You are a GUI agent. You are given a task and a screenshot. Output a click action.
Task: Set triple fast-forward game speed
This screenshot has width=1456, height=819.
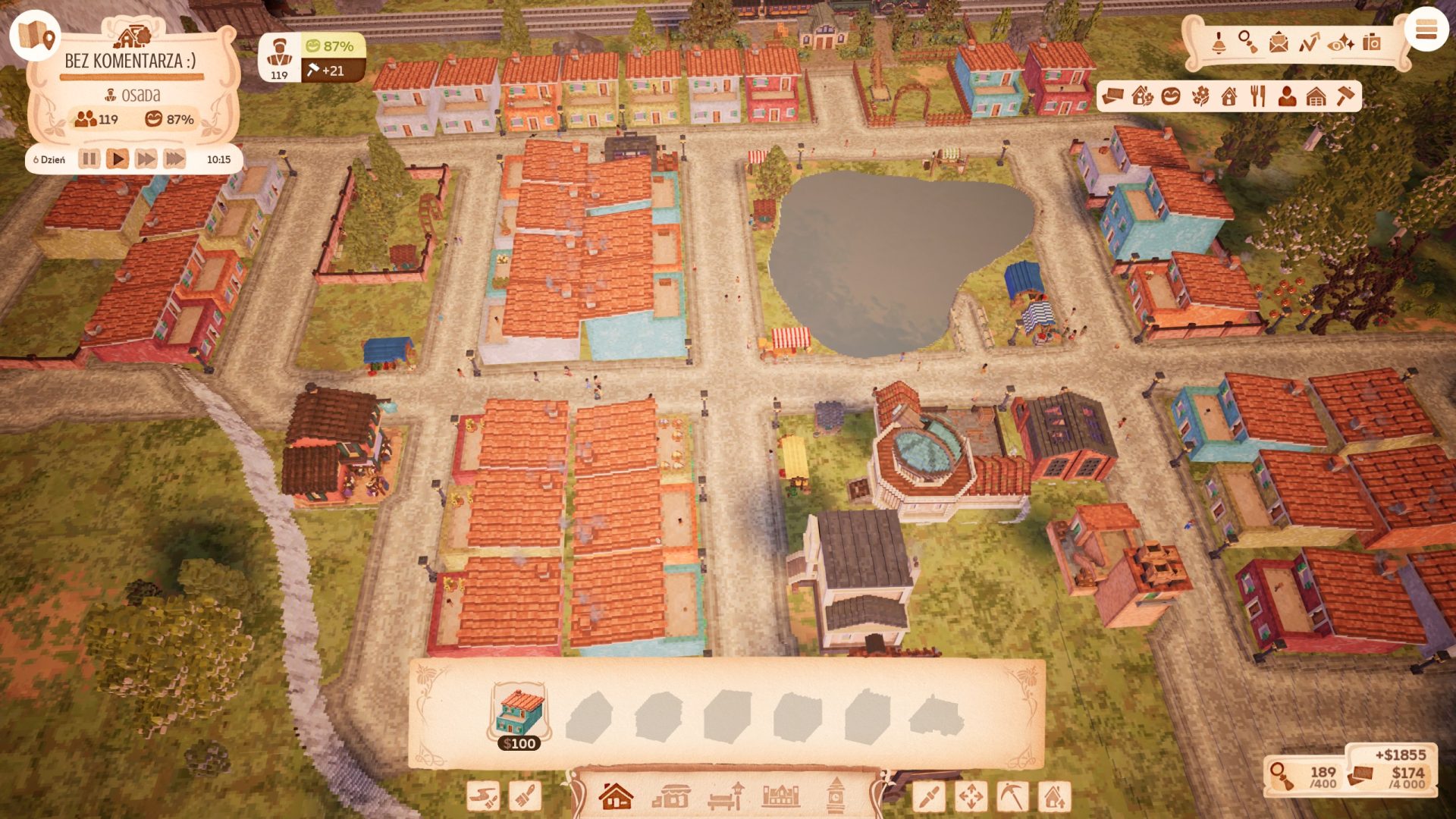point(174,159)
